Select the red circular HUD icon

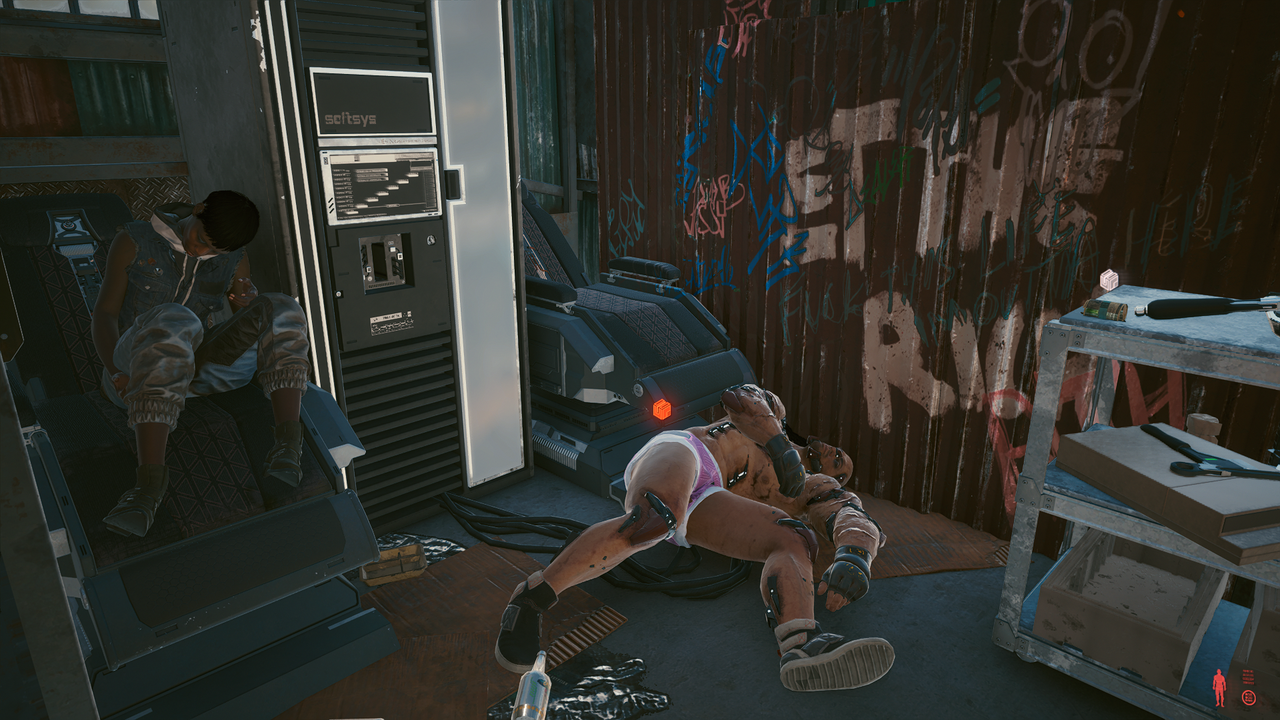pos(1248,698)
